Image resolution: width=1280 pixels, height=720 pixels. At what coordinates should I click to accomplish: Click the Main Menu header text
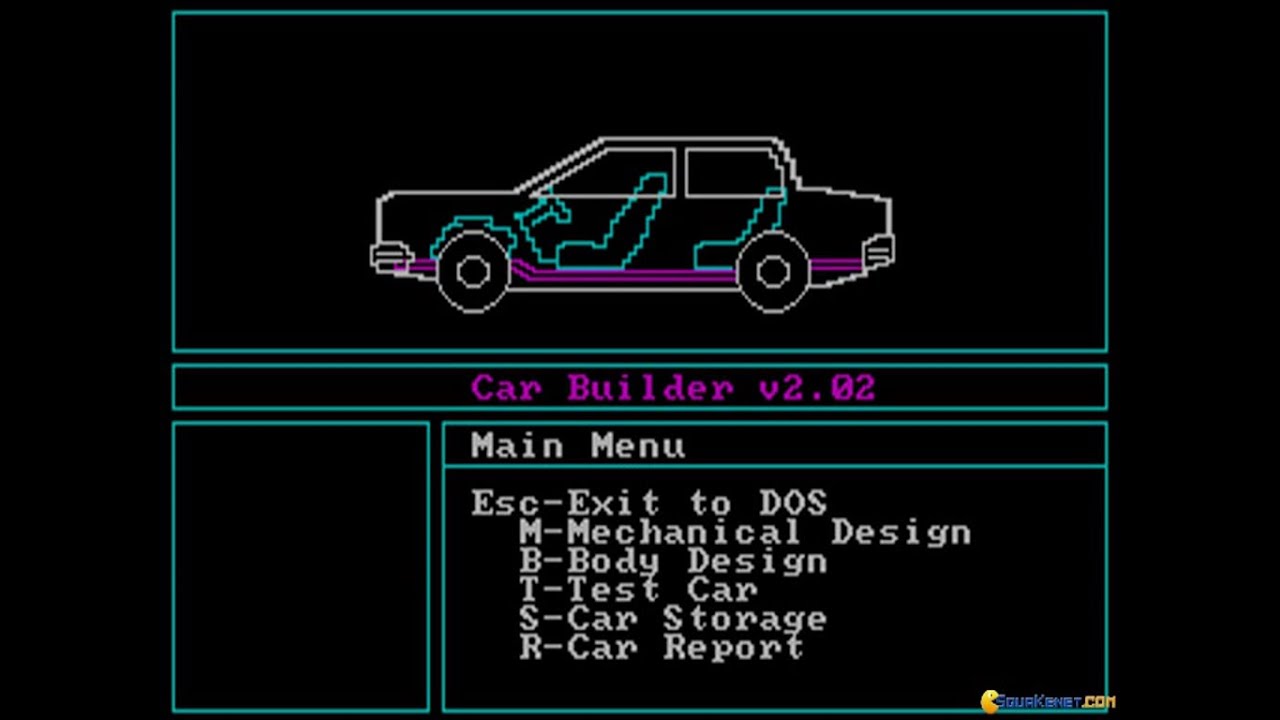point(577,446)
